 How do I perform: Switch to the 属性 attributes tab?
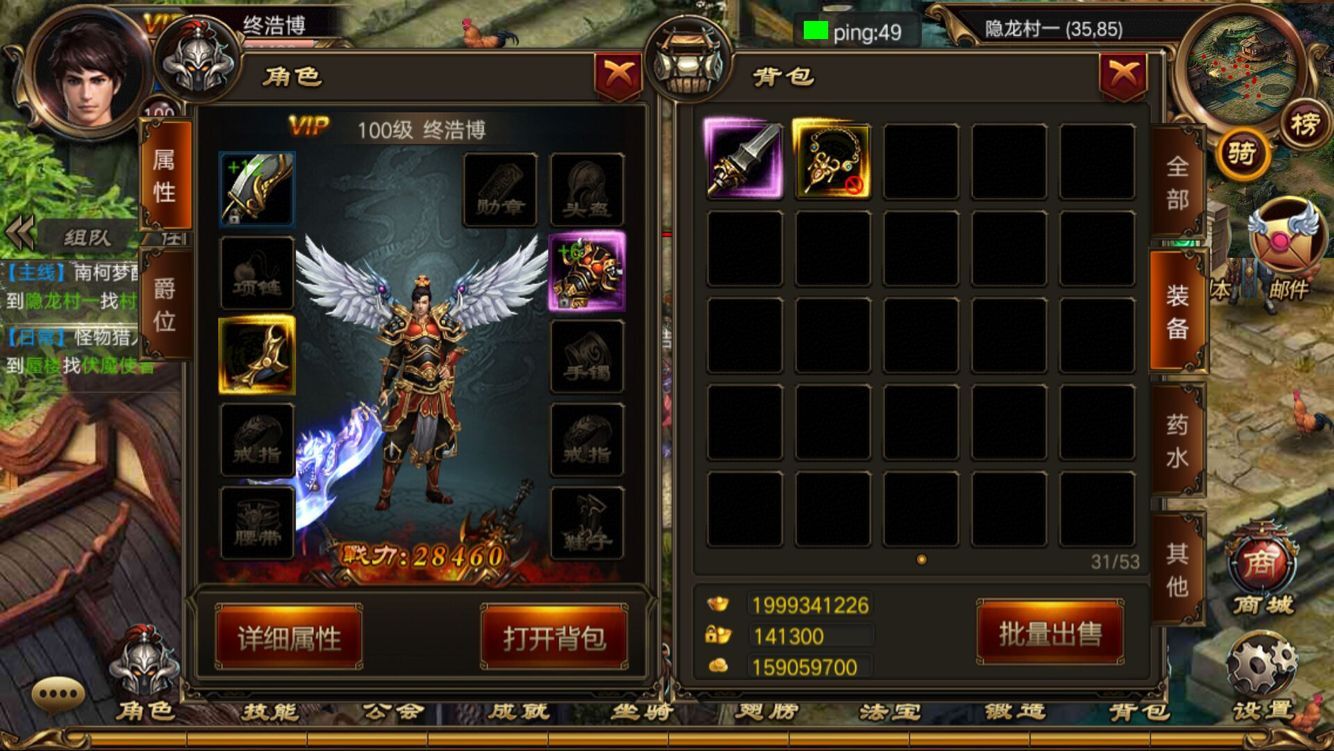tap(164, 174)
